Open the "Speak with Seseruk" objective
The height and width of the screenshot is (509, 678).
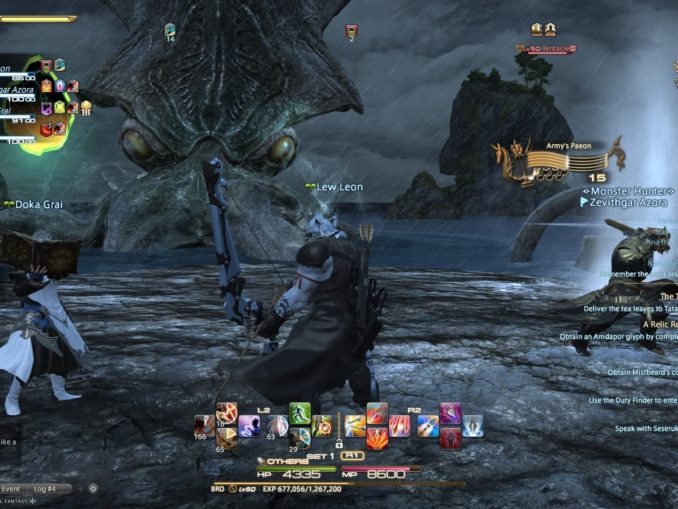tap(645, 428)
